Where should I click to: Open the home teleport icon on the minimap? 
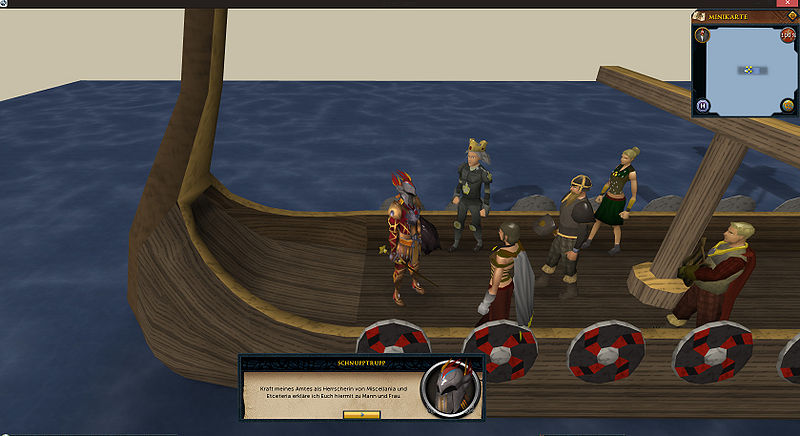[x=704, y=105]
